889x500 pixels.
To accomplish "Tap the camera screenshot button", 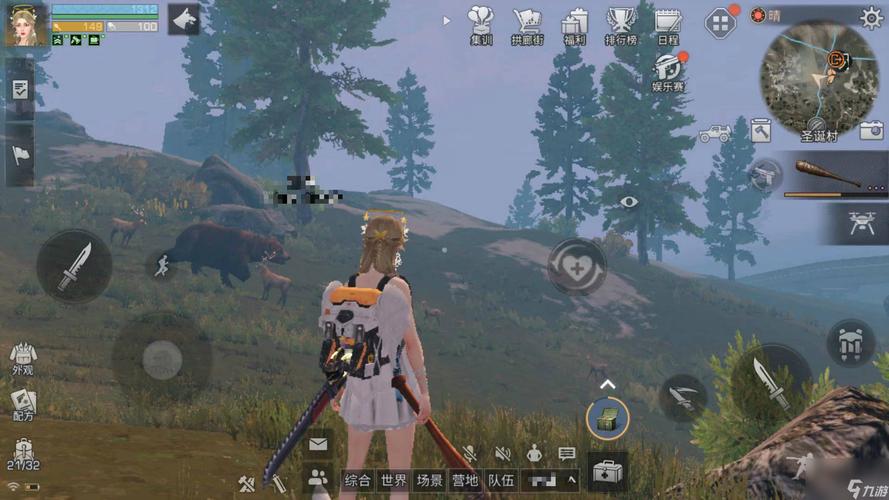I will click(871, 129).
